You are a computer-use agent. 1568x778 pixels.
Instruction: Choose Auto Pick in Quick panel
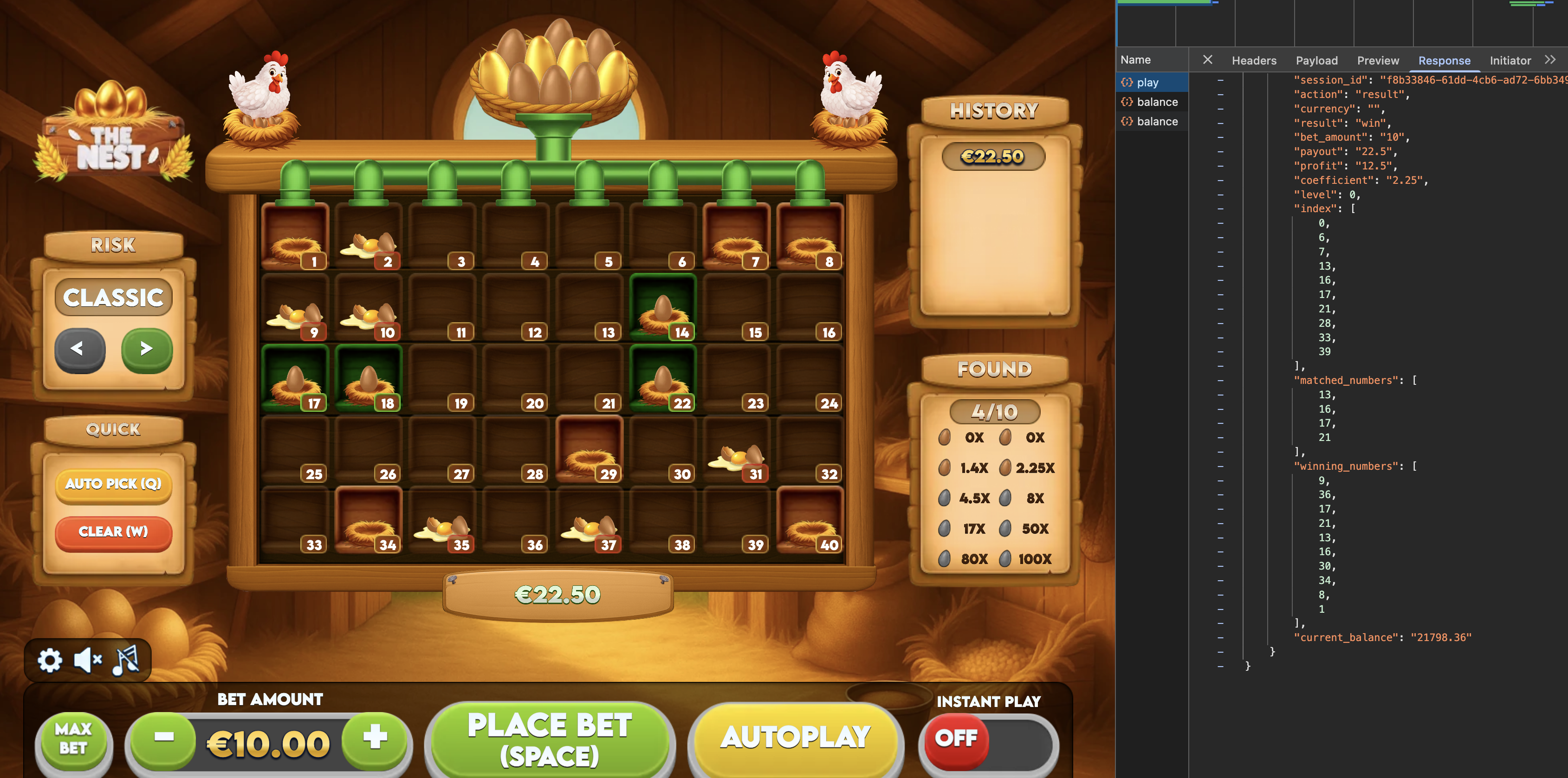(x=113, y=484)
